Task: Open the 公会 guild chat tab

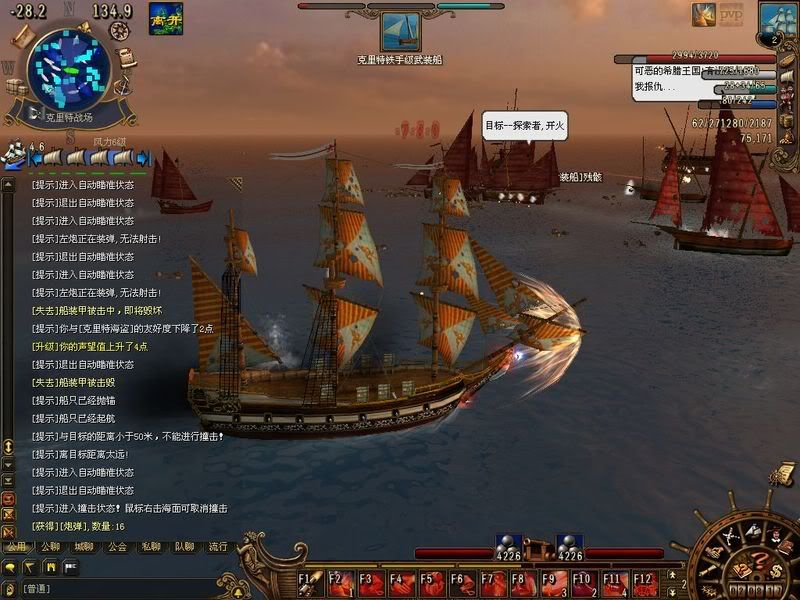Action: coord(117,547)
